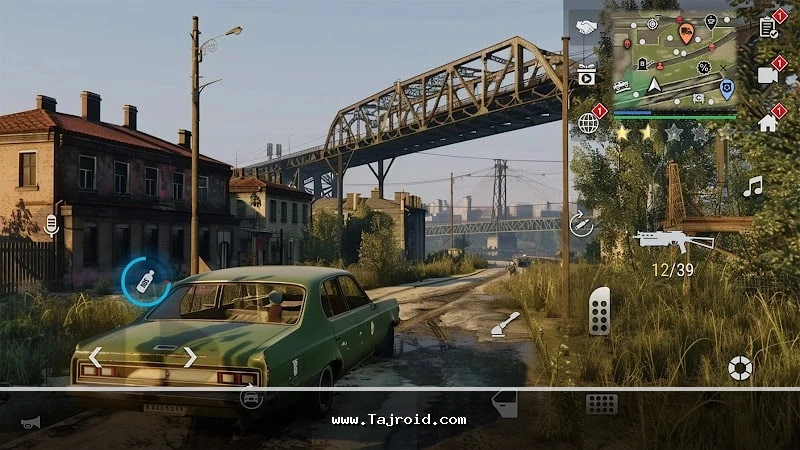Open the globe online menu
This screenshot has width=800, height=450.
pyautogui.click(x=588, y=123)
